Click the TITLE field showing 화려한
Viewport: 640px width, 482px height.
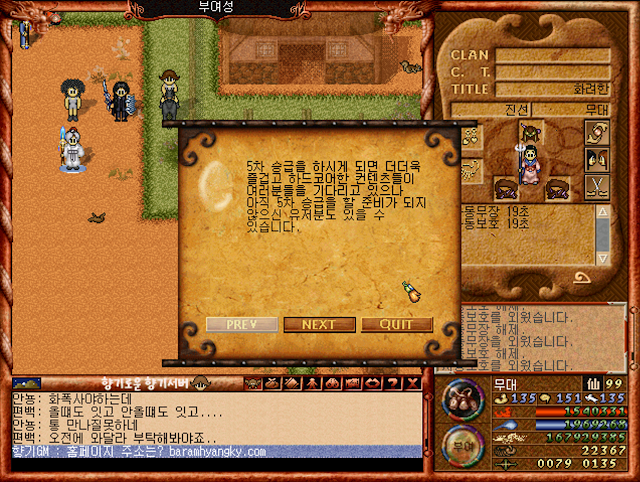553,88
